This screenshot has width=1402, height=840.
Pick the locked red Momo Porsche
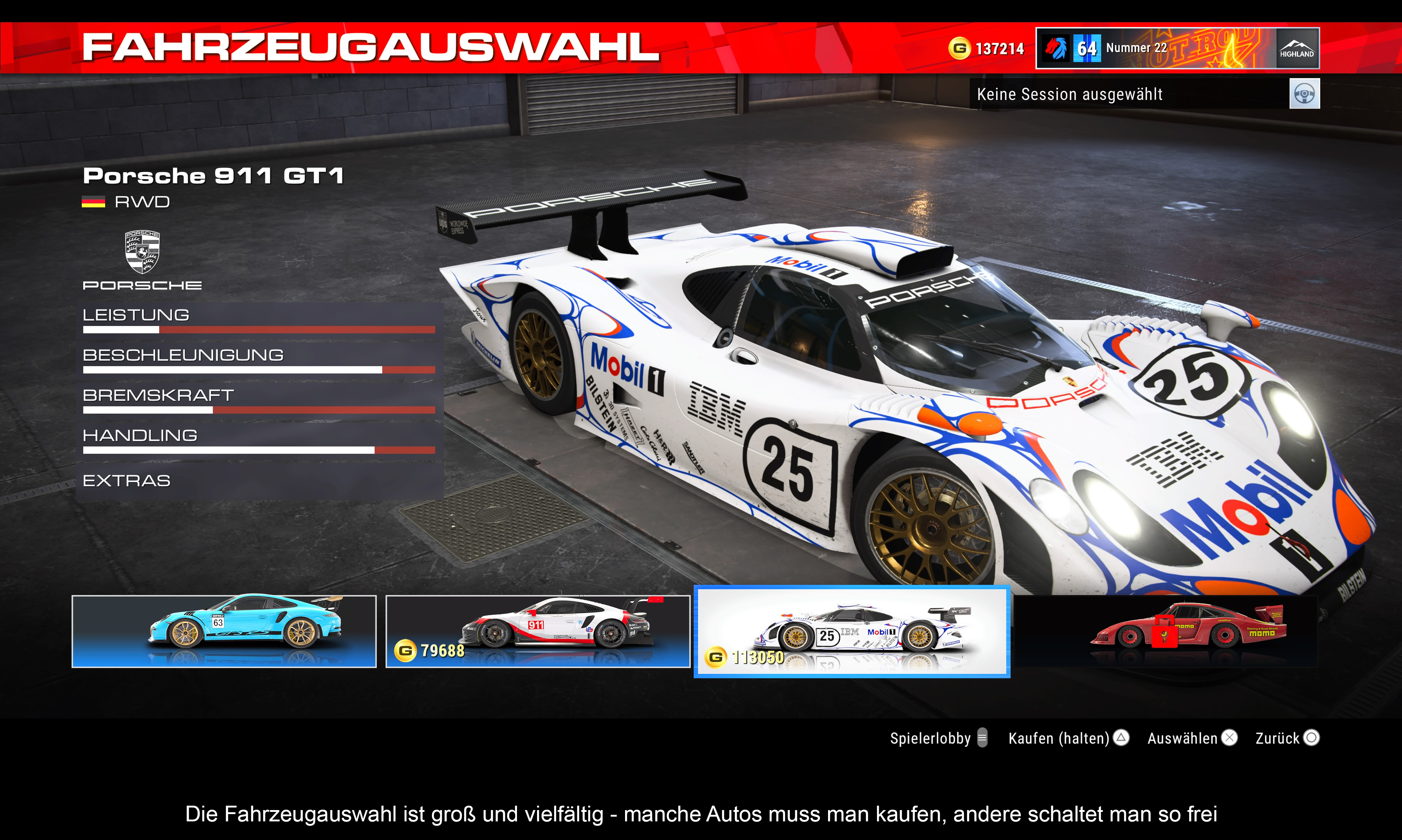coord(1166,631)
